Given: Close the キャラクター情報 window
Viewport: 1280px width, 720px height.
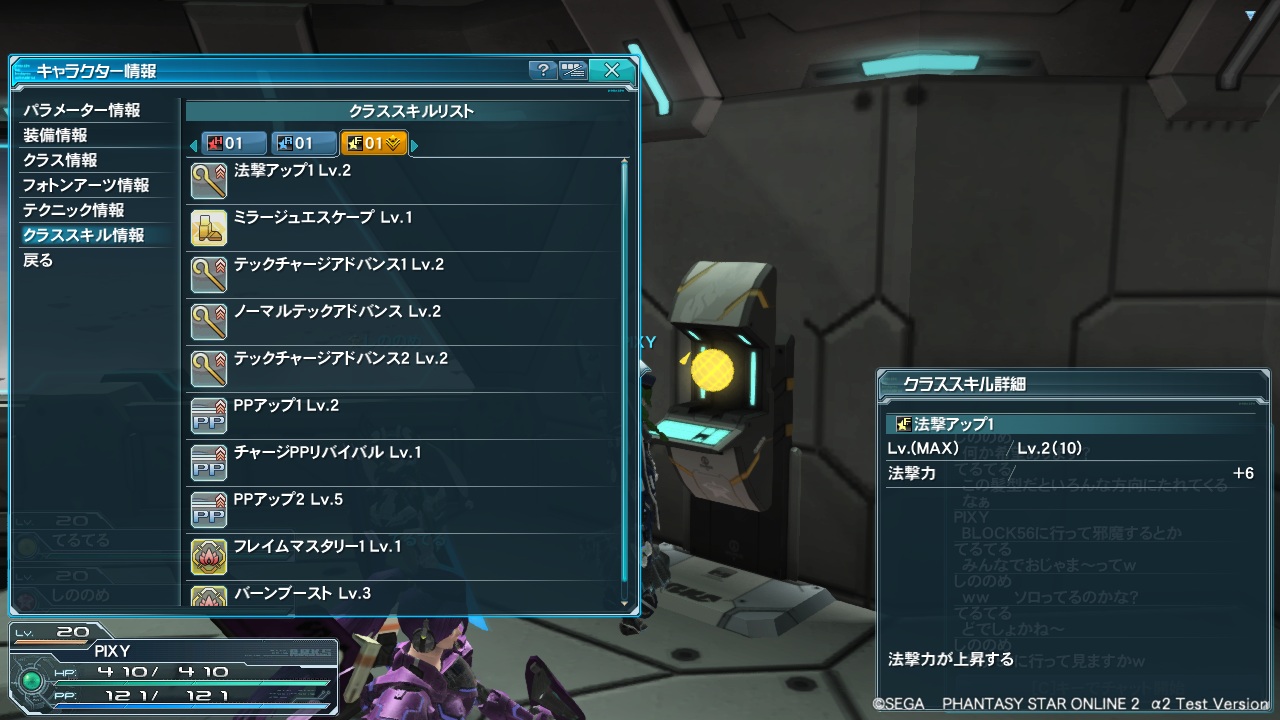Looking at the screenshot, I should click(x=611, y=70).
